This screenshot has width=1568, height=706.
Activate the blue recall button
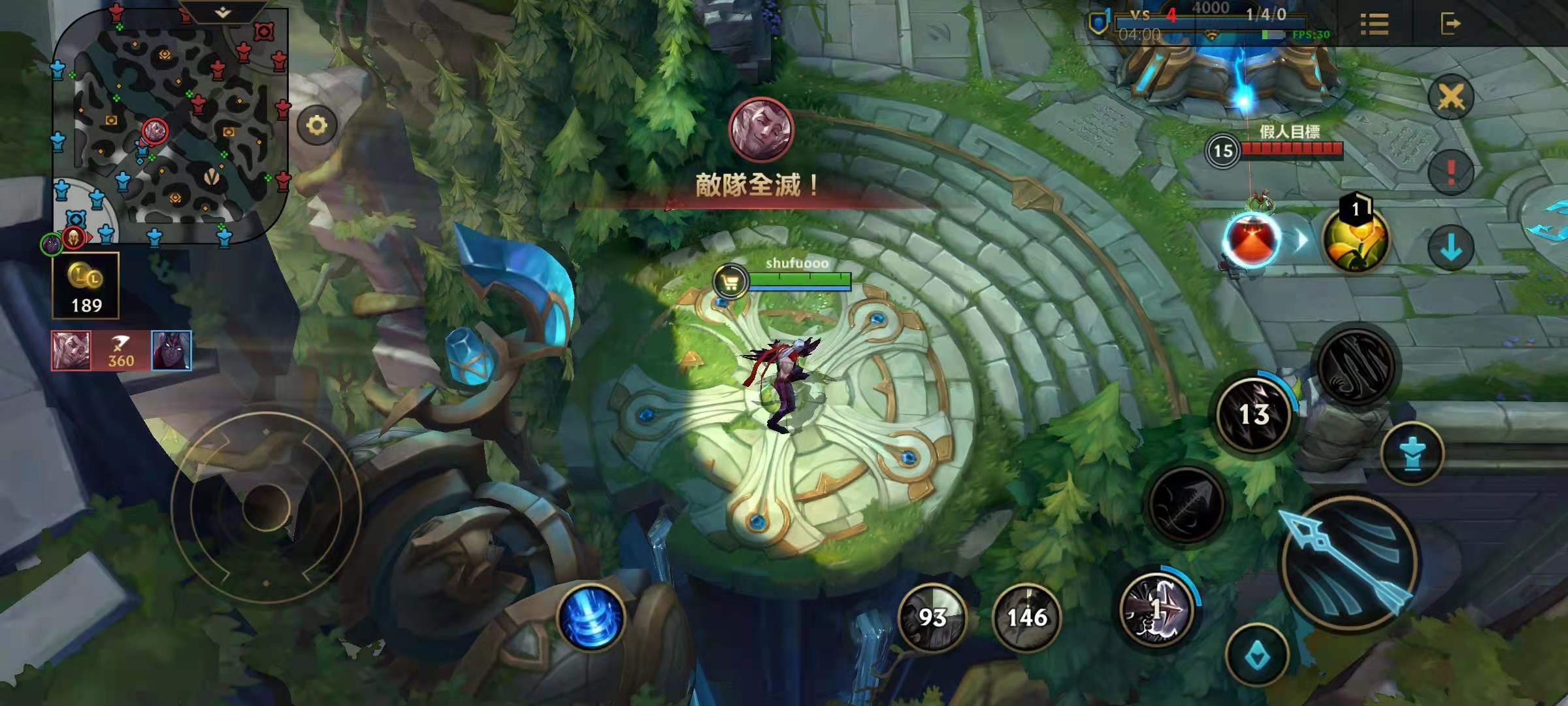(x=591, y=618)
